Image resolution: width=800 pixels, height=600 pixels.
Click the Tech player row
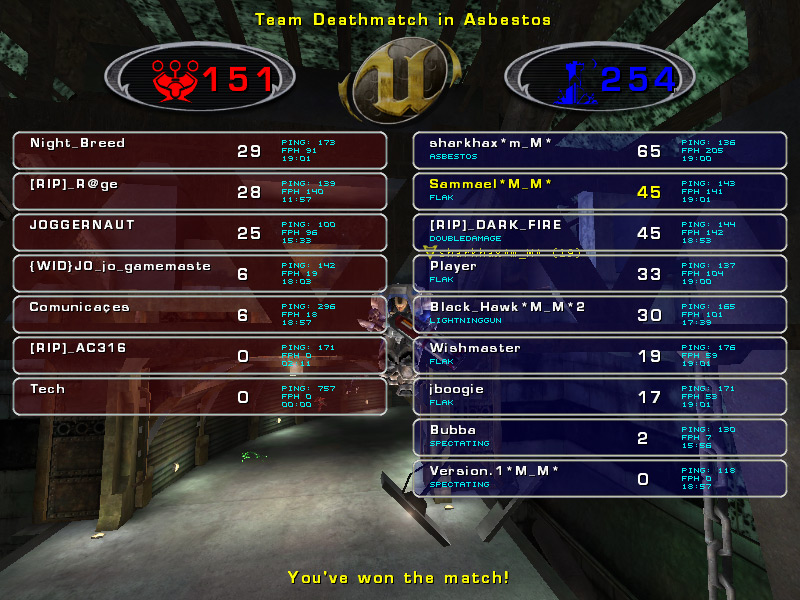[x=199, y=397]
